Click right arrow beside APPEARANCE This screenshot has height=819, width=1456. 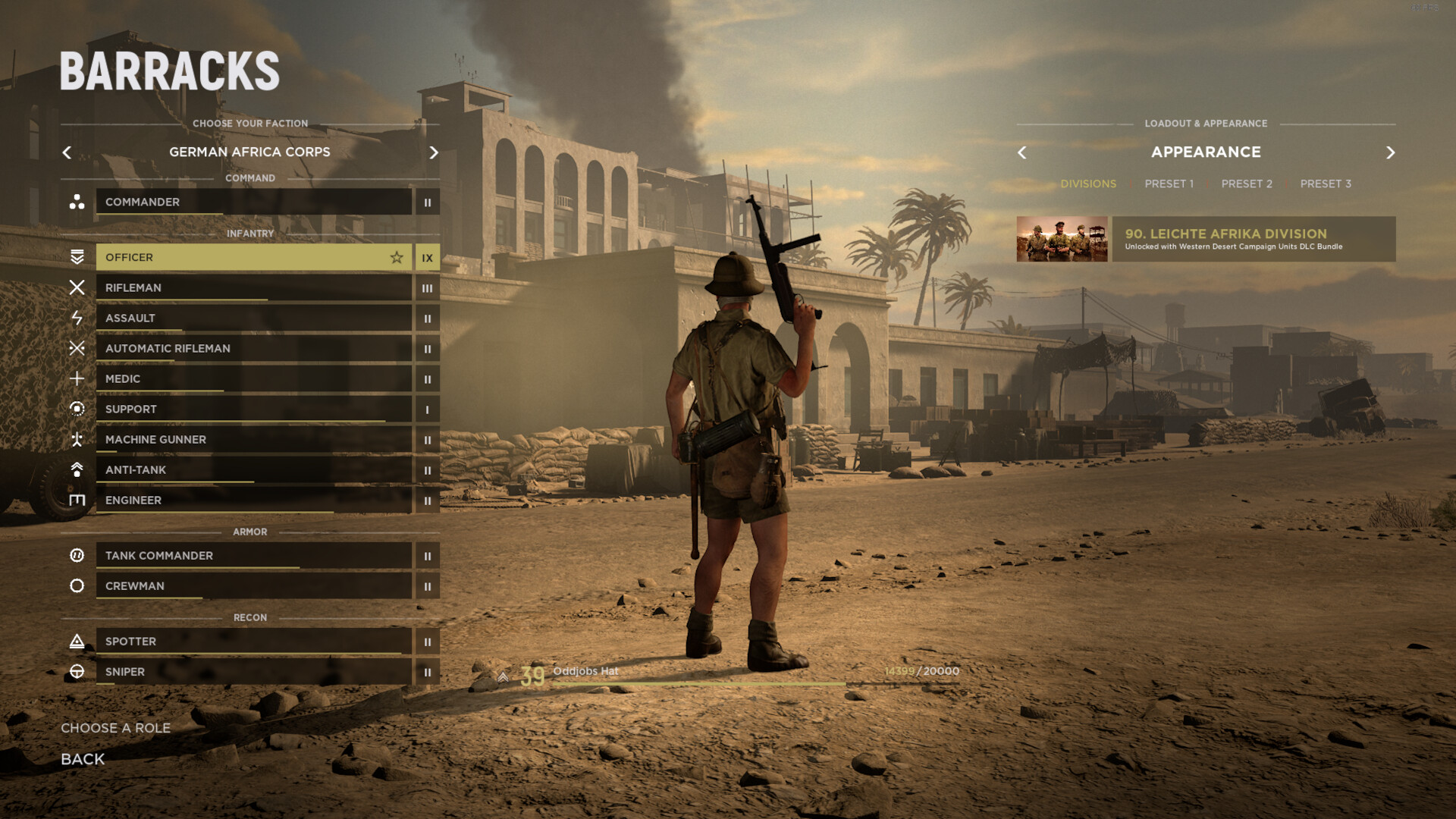(1392, 152)
